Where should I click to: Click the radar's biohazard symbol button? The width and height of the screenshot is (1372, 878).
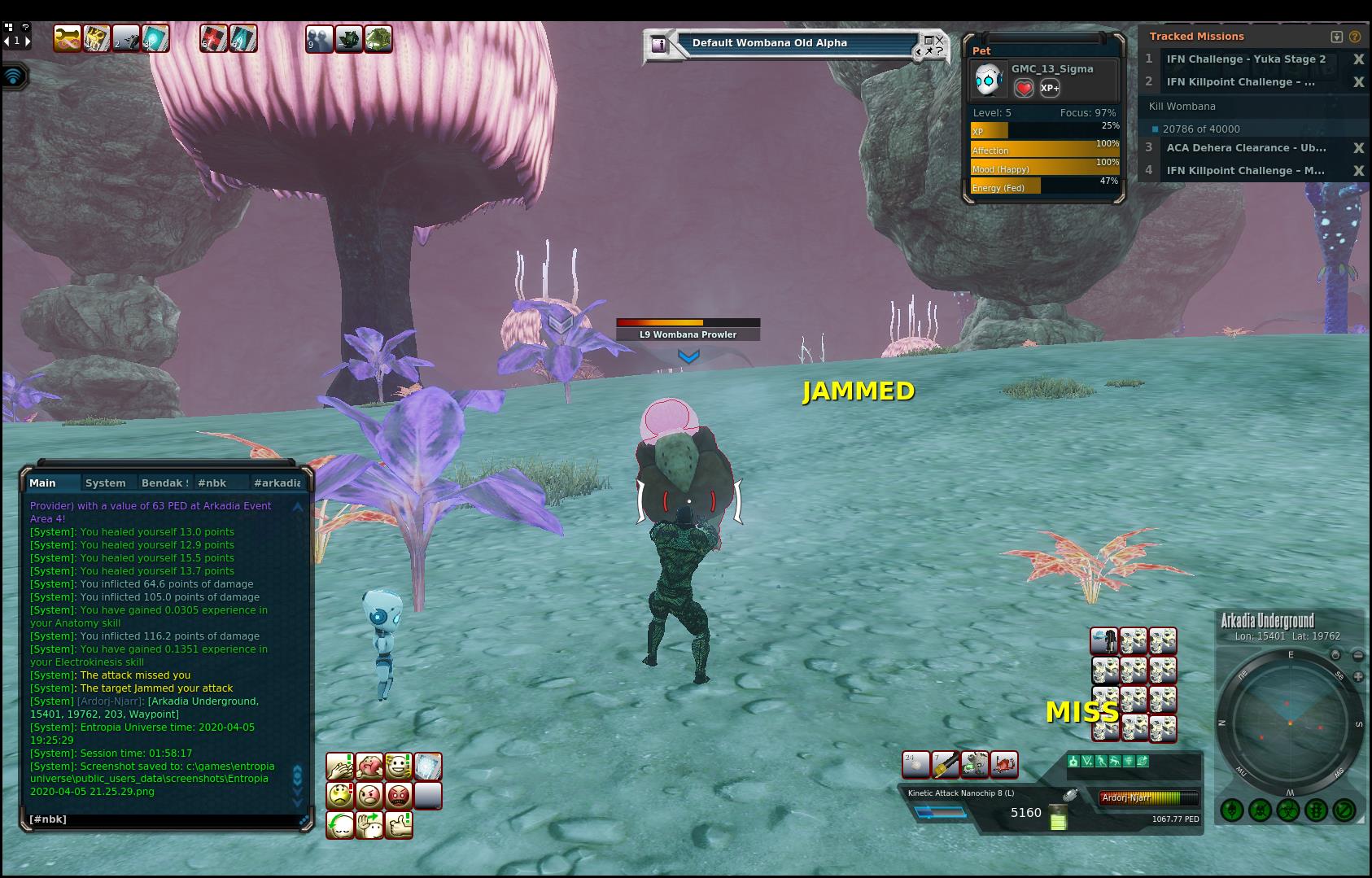[x=1287, y=810]
